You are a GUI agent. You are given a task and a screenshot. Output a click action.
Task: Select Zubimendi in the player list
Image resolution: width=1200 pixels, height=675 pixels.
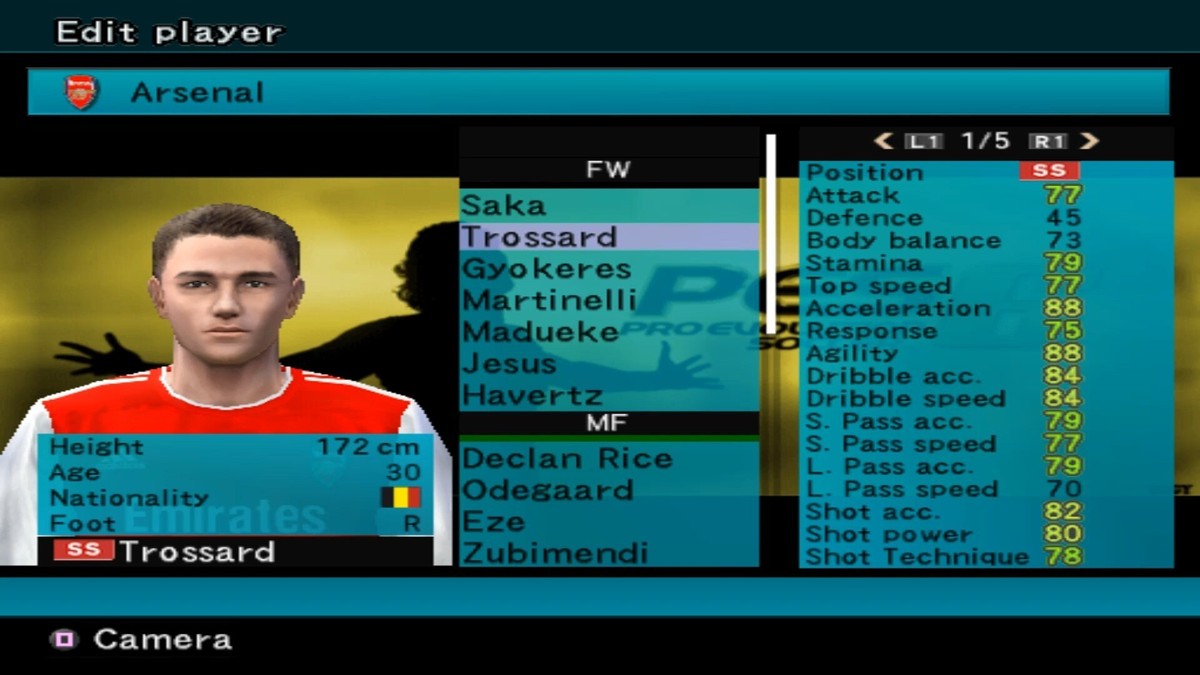[555, 553]
